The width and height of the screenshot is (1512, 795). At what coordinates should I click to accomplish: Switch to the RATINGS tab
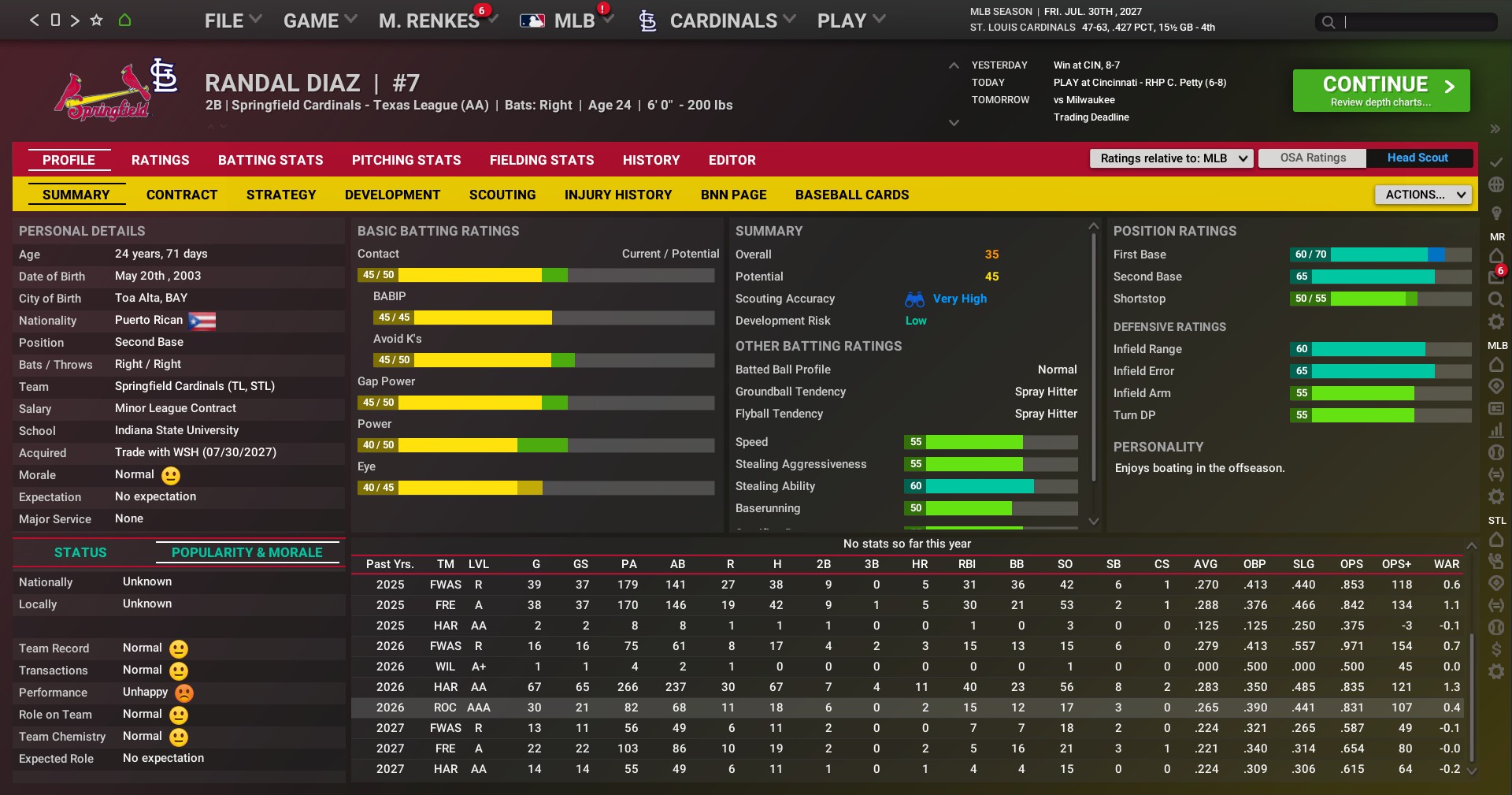click(160, 160)
